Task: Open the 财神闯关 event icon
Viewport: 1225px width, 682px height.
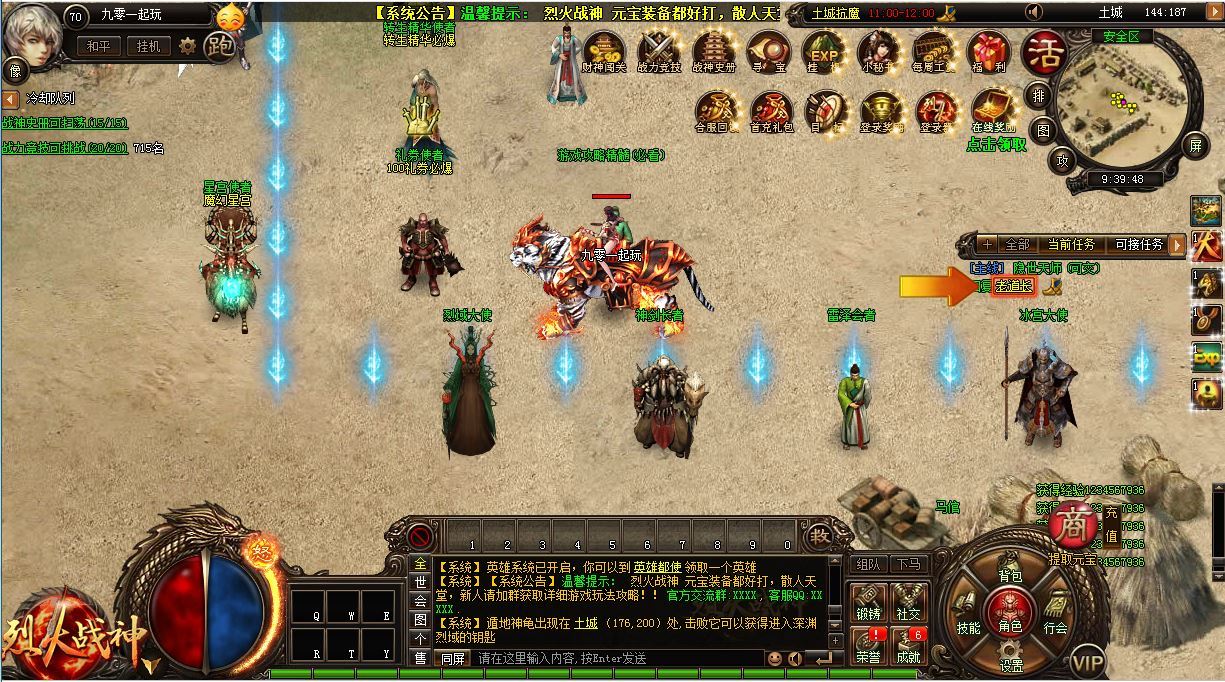Action: [x=604, y=51]
